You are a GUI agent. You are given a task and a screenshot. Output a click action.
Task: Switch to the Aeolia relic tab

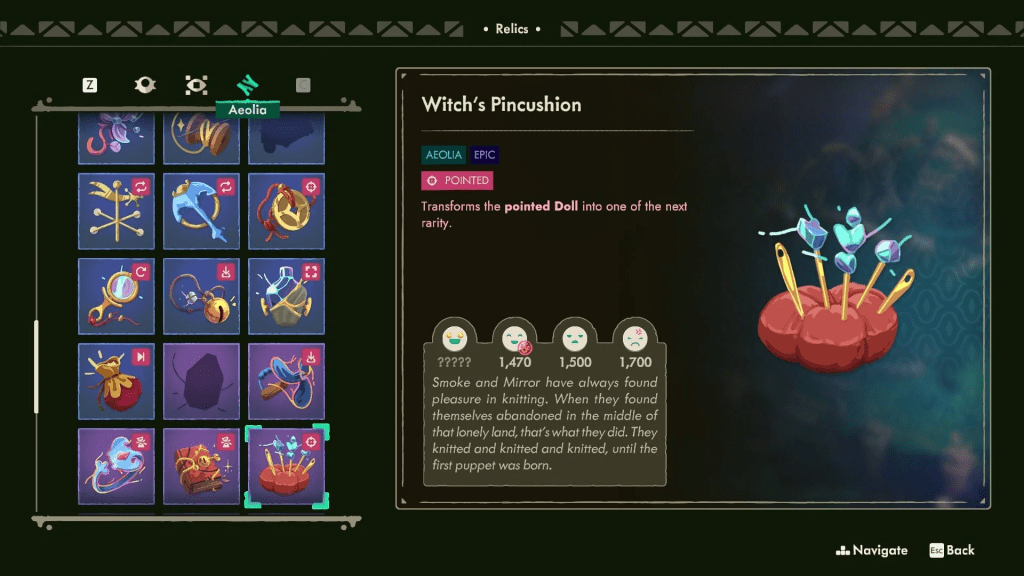point(247,86)
